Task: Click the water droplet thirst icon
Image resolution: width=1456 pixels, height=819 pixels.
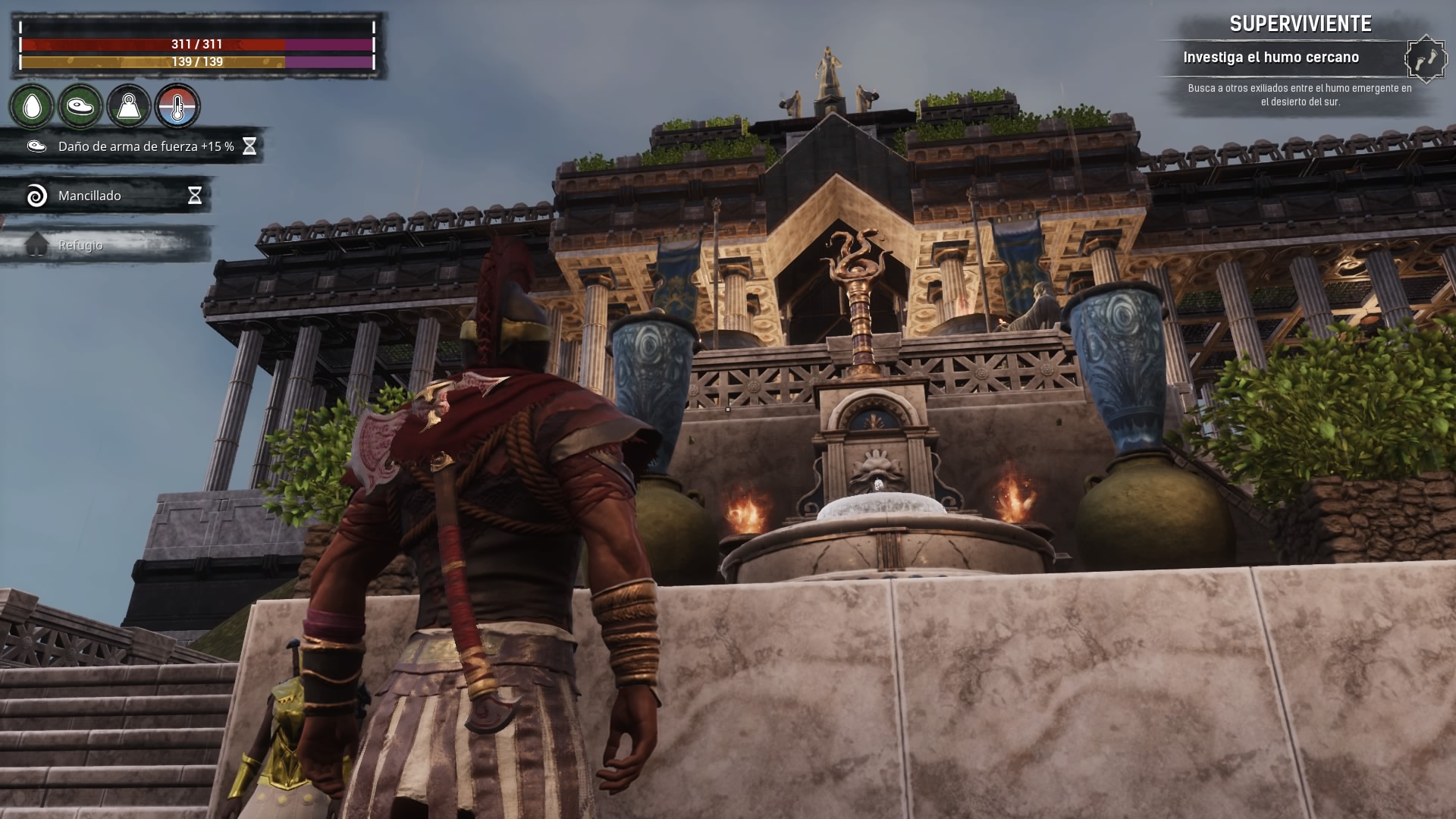Action: [32, 107]
